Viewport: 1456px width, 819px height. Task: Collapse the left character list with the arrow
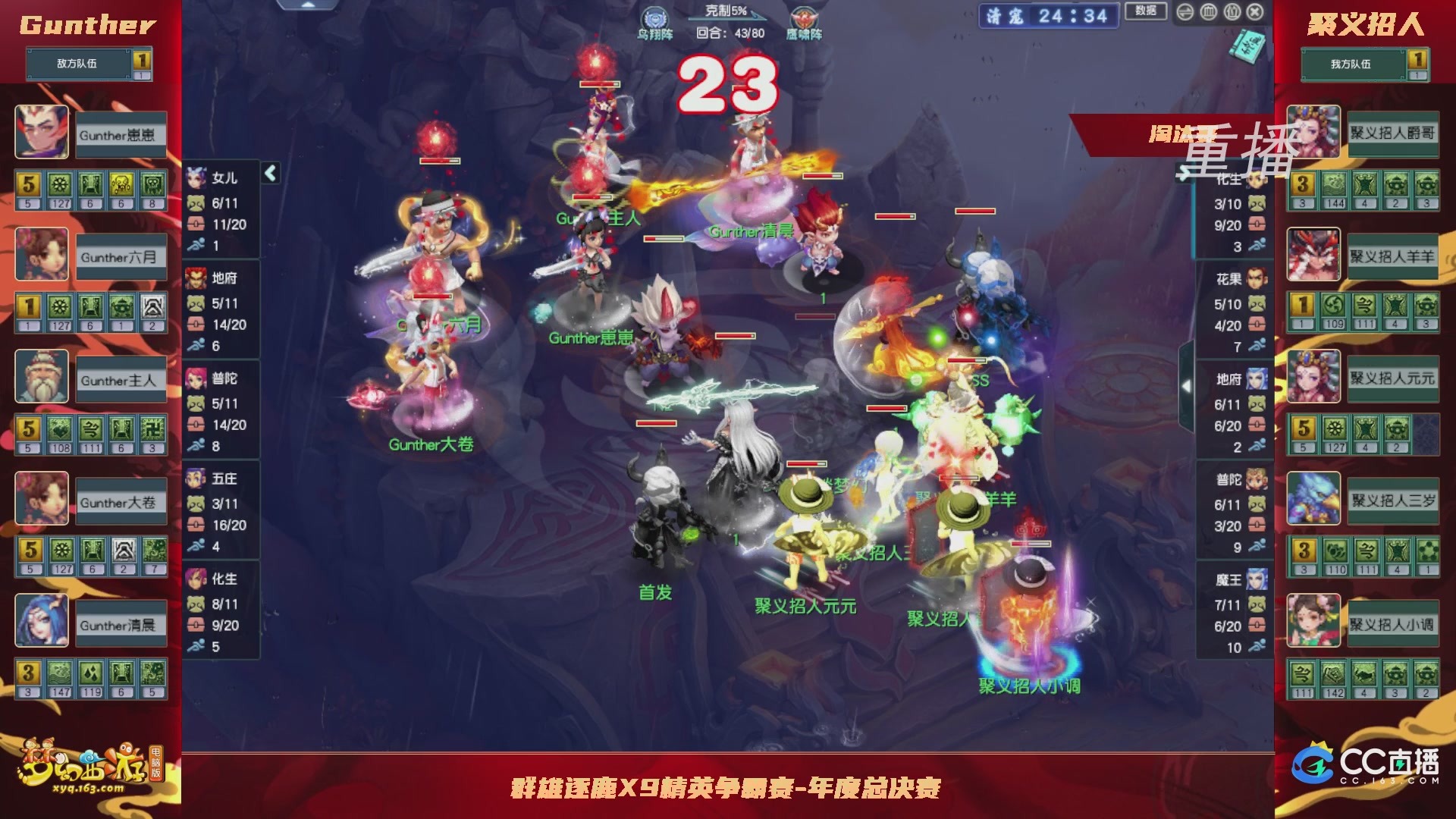click(269, 173)
